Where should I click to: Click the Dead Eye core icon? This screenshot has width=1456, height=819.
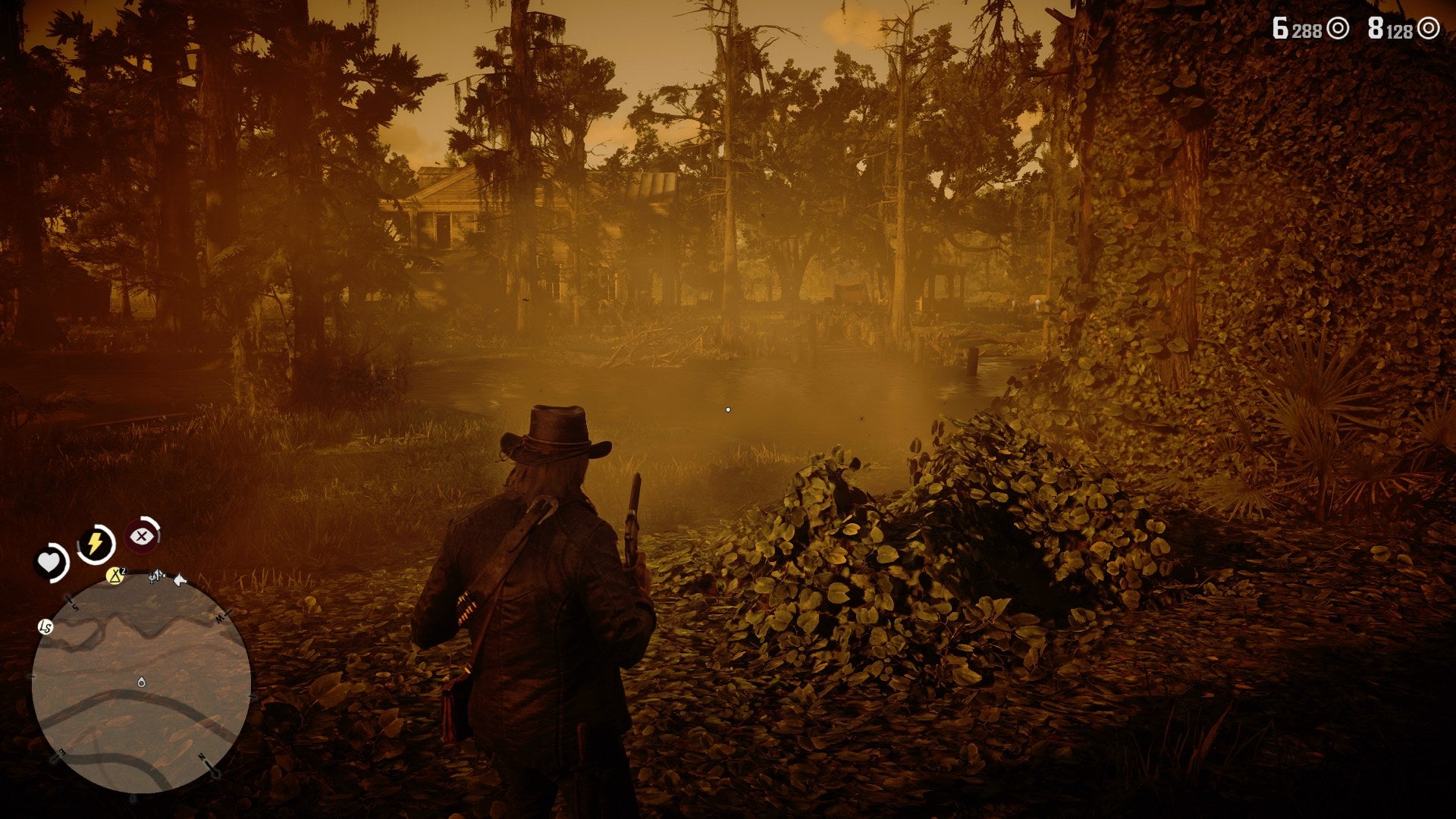coord(141,536)
